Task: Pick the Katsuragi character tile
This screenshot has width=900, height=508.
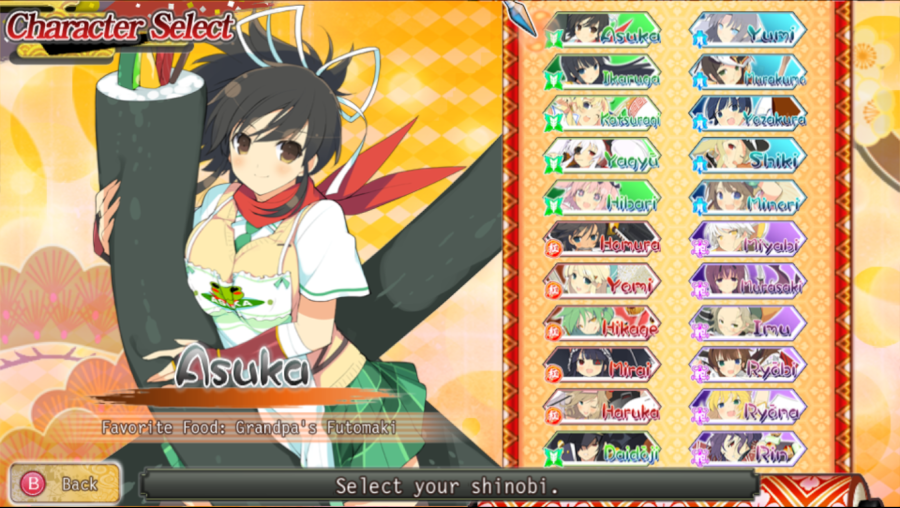Action: click(x=603, y=115)
